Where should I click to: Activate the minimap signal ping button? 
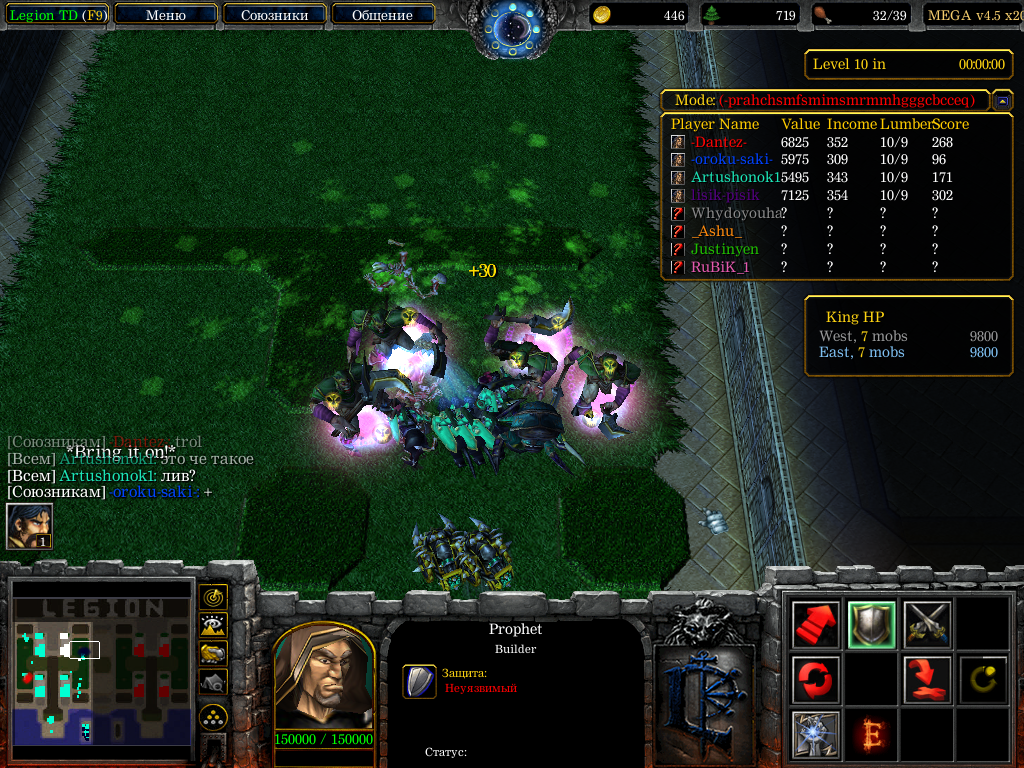tap(213, 598)
